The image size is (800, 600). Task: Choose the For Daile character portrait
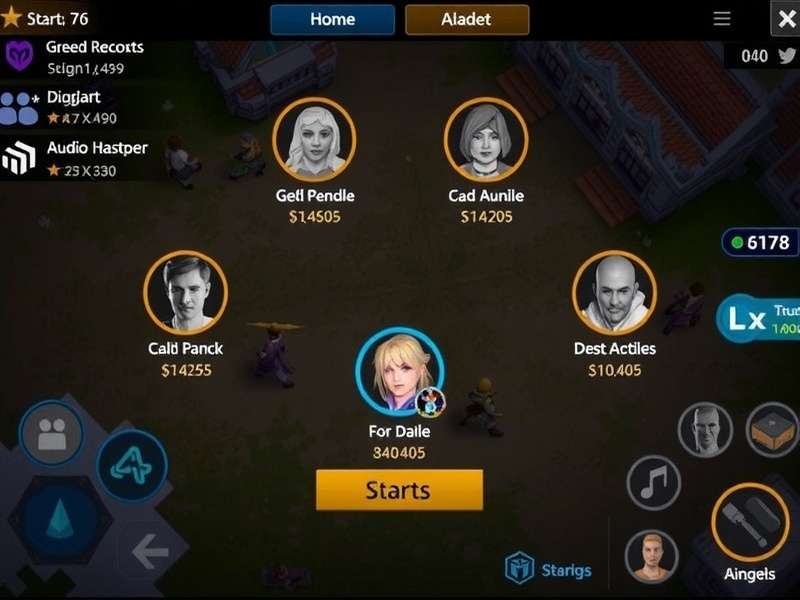pos(399,371)
